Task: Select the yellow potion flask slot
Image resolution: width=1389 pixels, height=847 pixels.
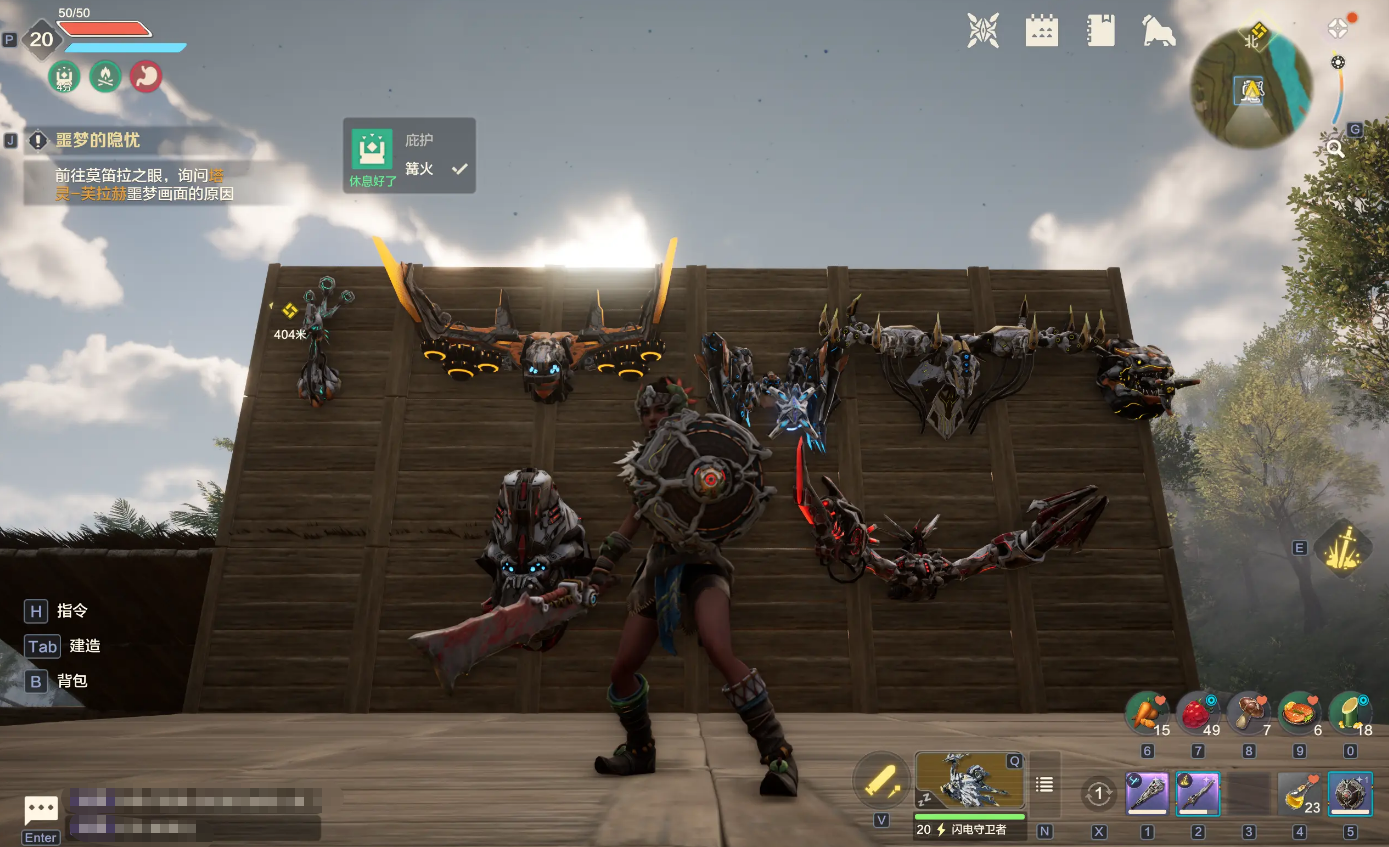Action: [x=1298, y=794]
